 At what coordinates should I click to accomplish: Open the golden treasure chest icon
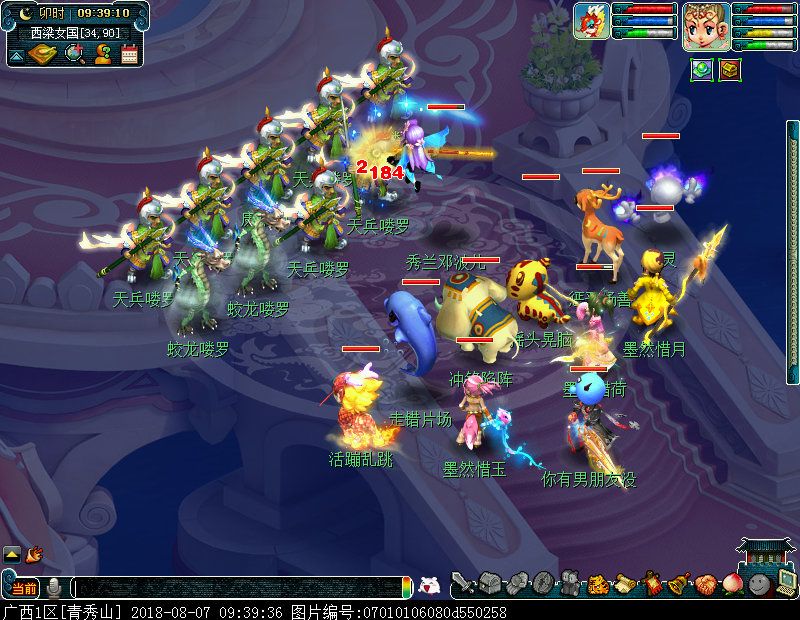point(730,70)
